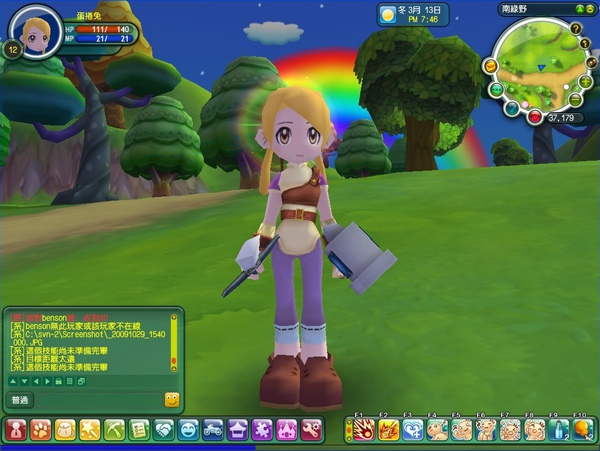The height and width of the screenshot is (451, 600).
Task: Click the red telephone icon below minimap
Action: (535, 117)
